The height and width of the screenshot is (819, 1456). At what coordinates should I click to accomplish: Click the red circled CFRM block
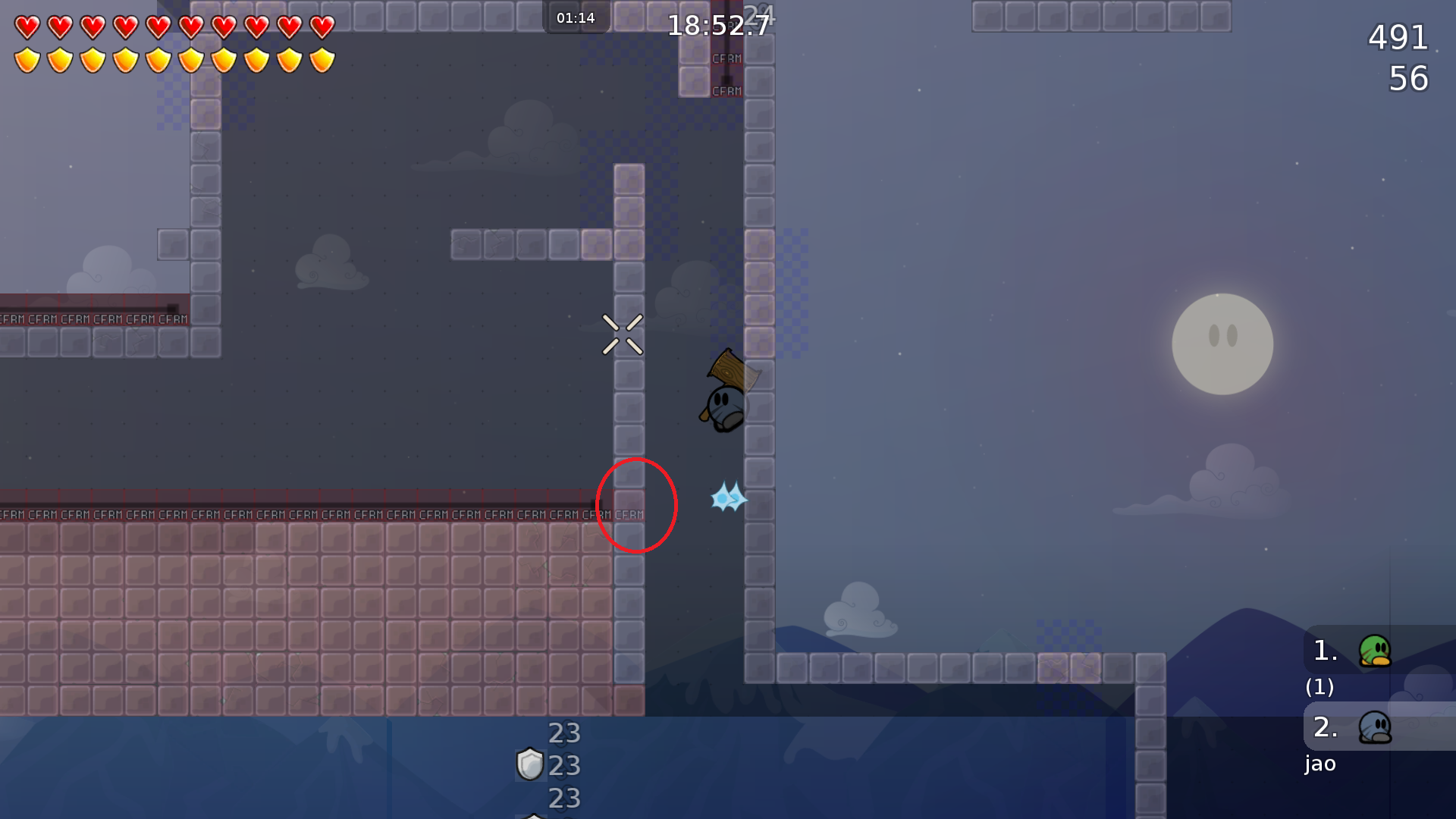[629, 504]
